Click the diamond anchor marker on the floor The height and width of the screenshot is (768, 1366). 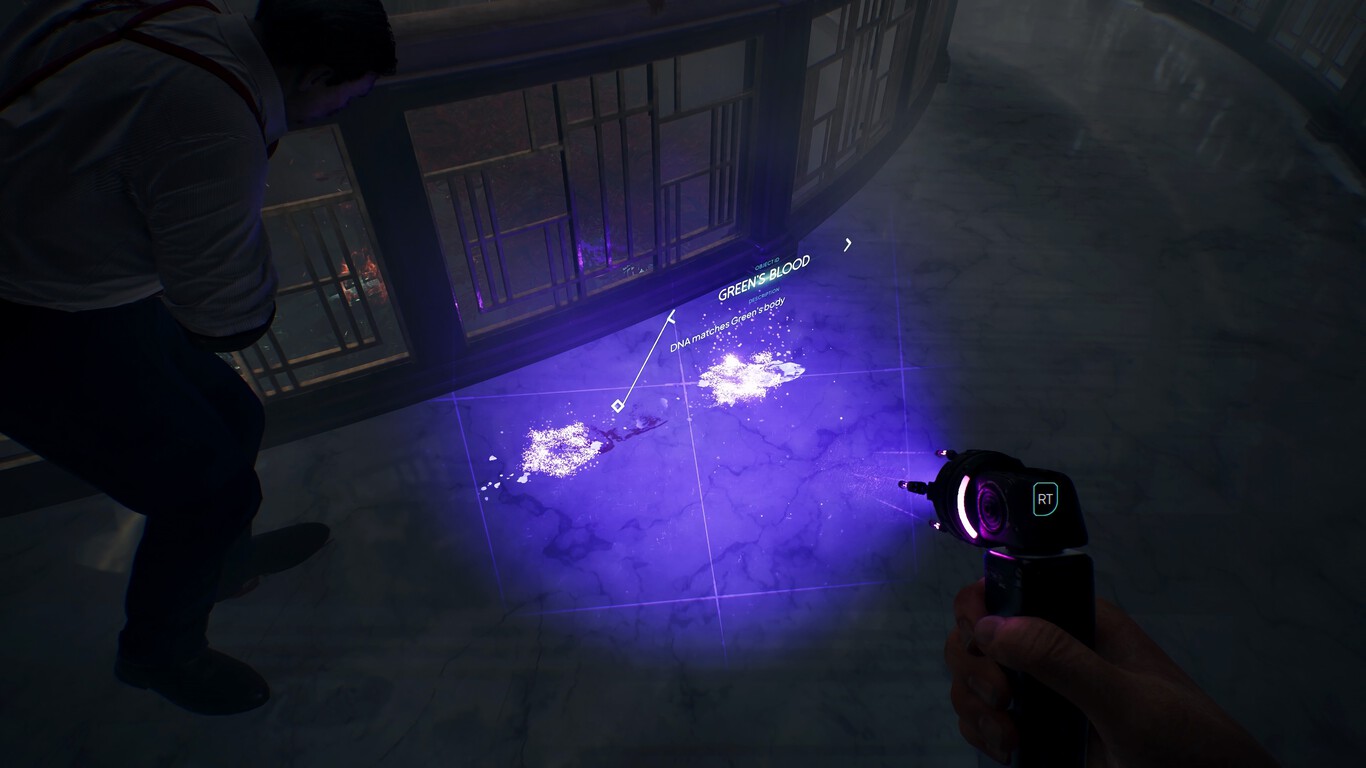617,406
